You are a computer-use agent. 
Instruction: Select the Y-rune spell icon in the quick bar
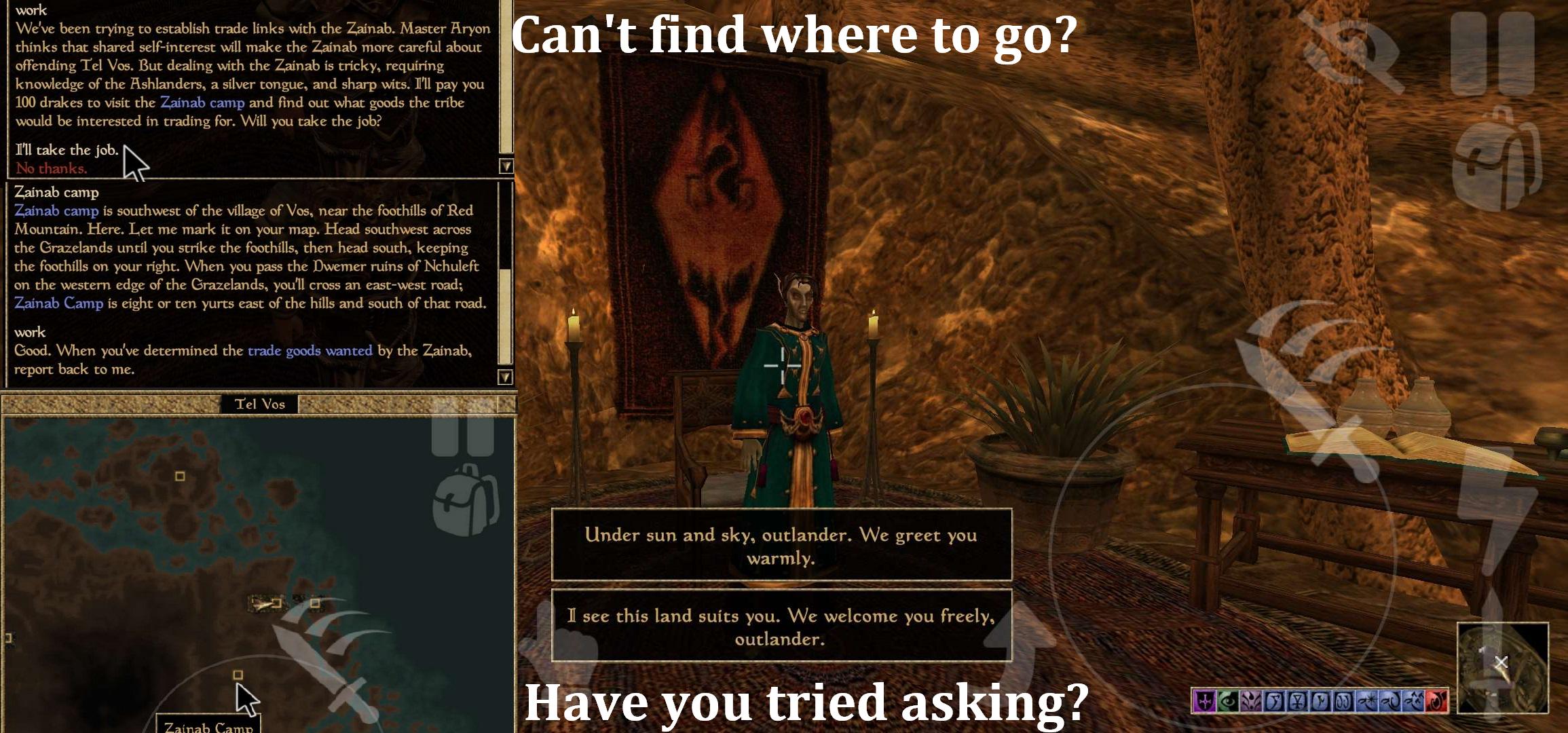tap(1297, 699)
